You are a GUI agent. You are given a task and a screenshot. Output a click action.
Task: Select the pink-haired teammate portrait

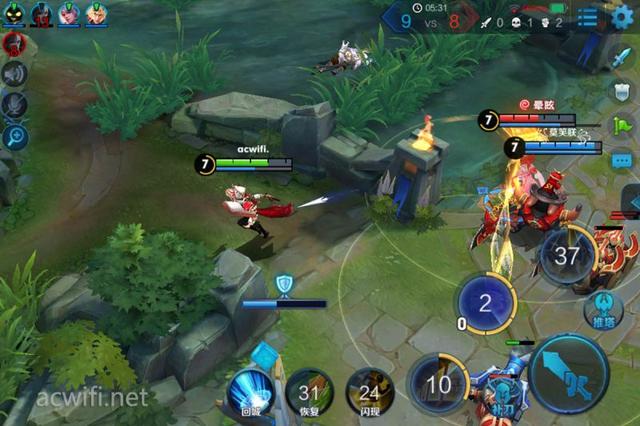[x=69, y=14]
